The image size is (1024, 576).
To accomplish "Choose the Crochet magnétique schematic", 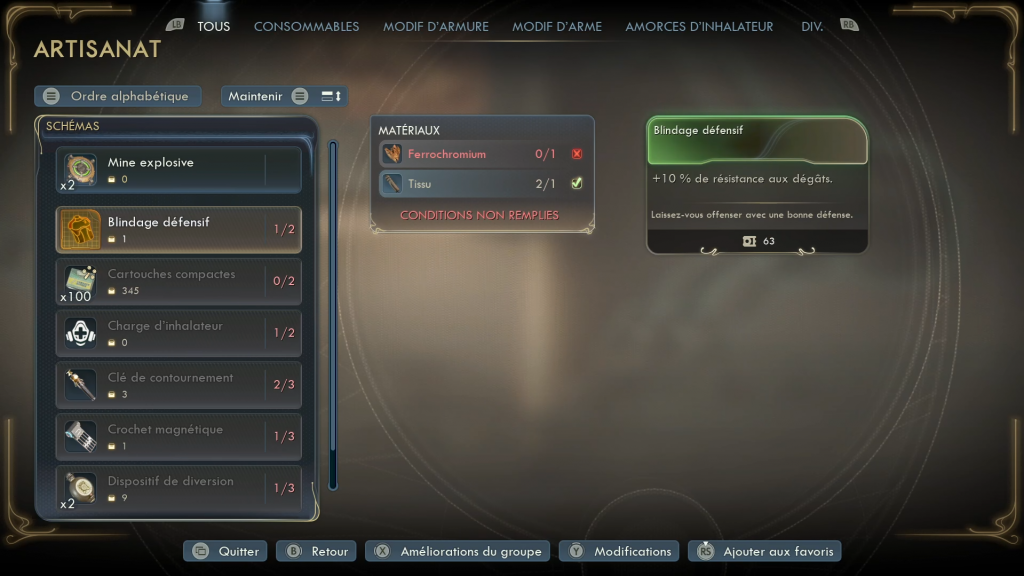I will tap(178, 438).
